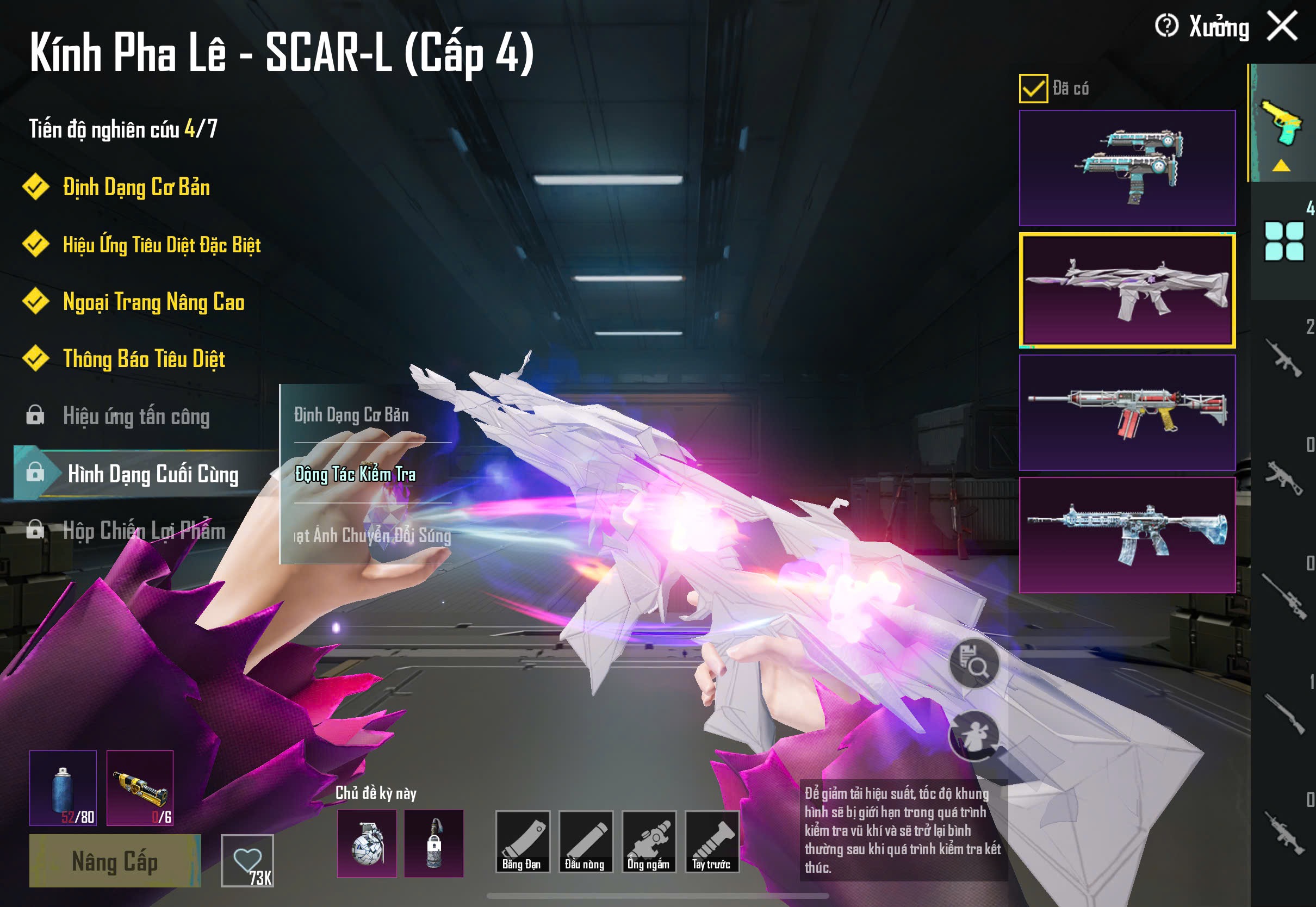The image size is (1316, 907).
Task: Open the Ống ngắm scope slot
Action: click(x=648, y=842)
